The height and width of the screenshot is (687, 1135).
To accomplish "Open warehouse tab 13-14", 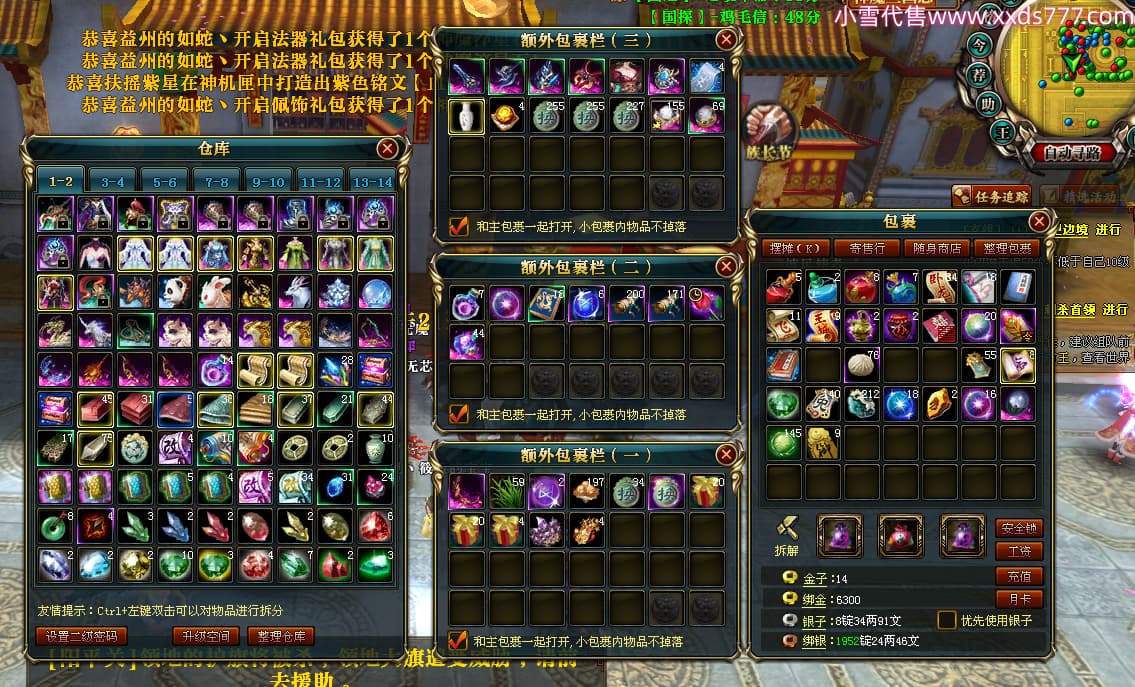I will [373, 182].
